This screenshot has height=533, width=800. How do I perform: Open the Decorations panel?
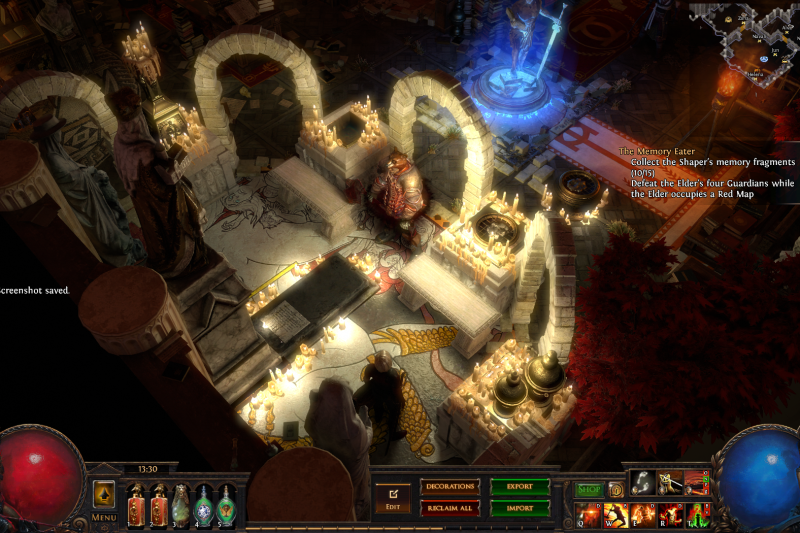pyautogui.click(x=450, y=487)
